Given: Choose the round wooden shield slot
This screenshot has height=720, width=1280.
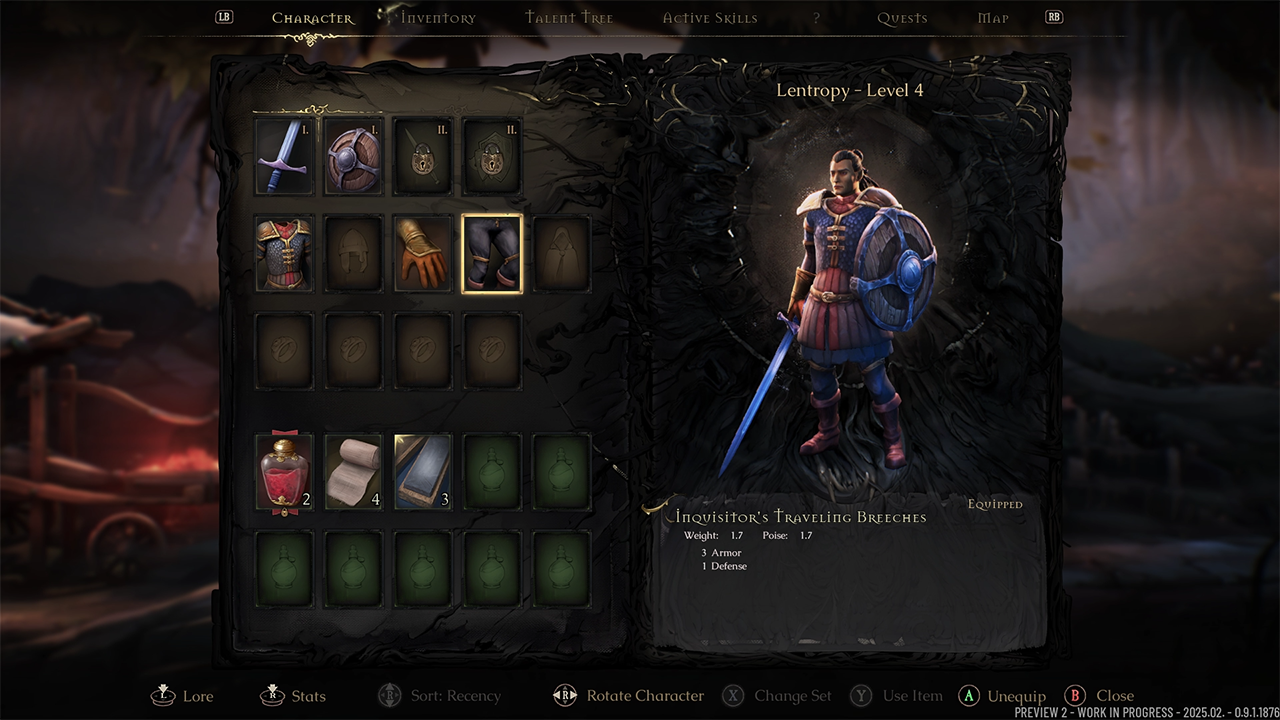Looking at the screenshot, I should (354, 157).
